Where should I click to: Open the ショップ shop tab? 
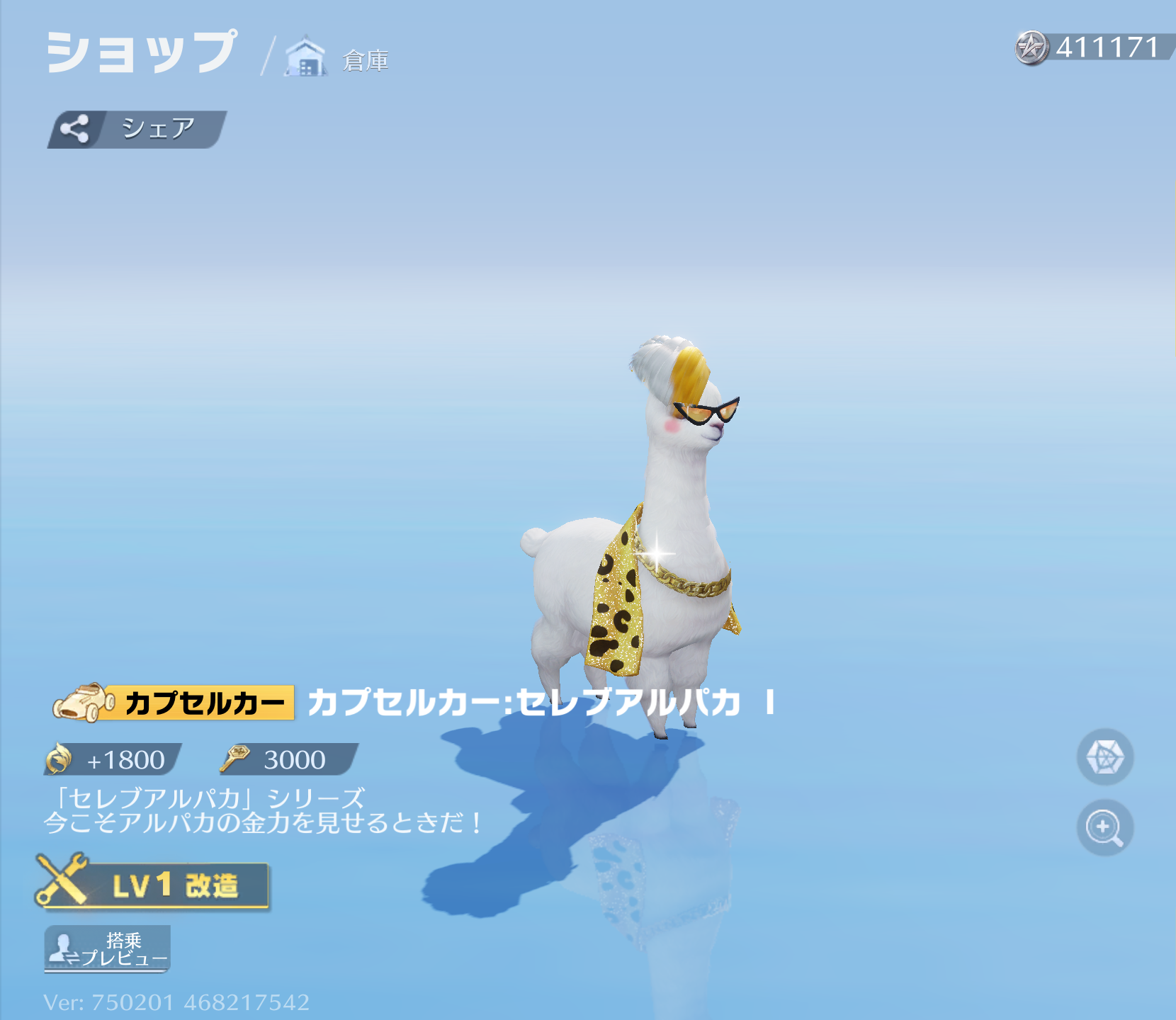[141, 52]
